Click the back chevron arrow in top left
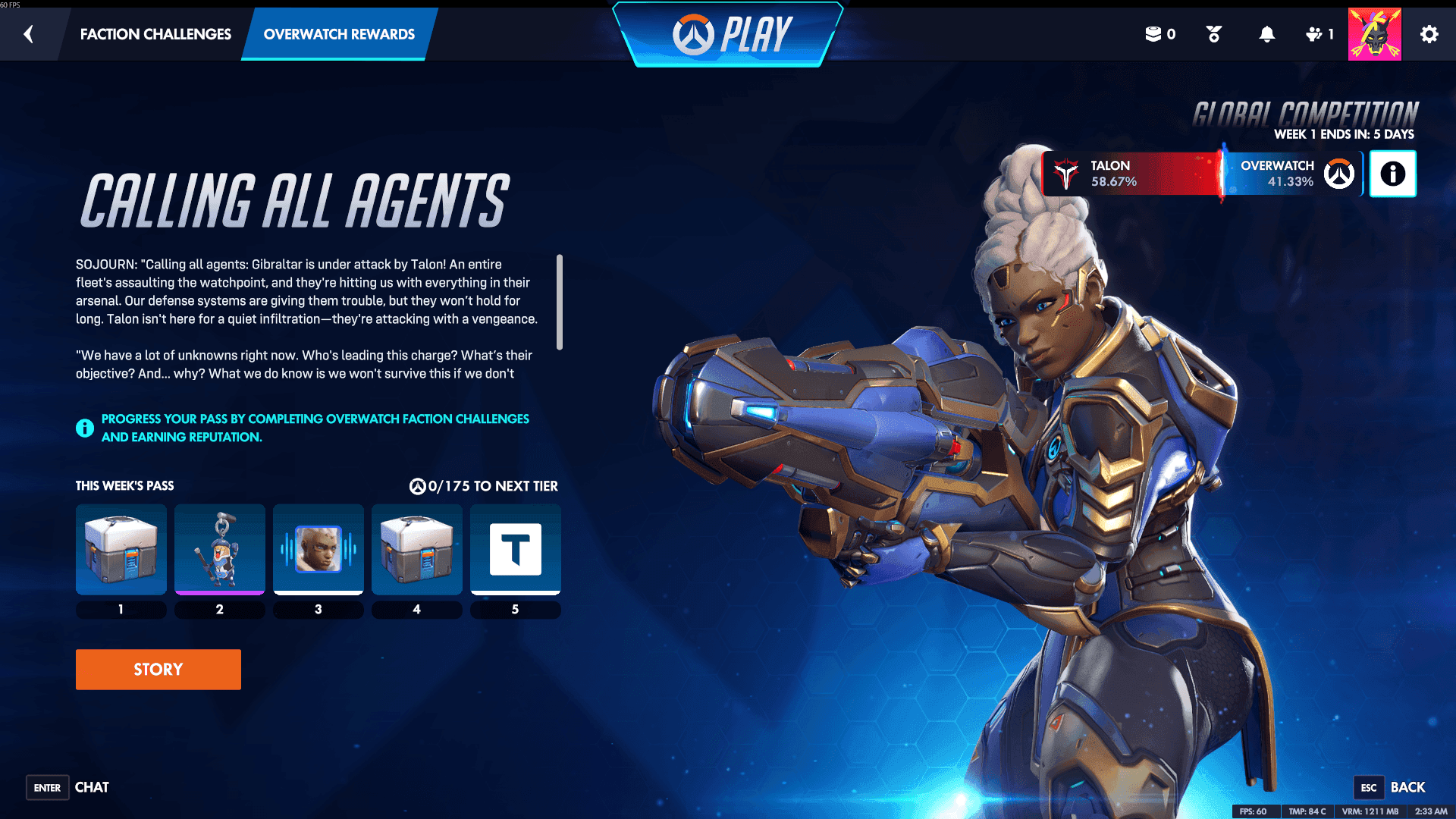The image size is (1456, 819). [x=29, y=34]
